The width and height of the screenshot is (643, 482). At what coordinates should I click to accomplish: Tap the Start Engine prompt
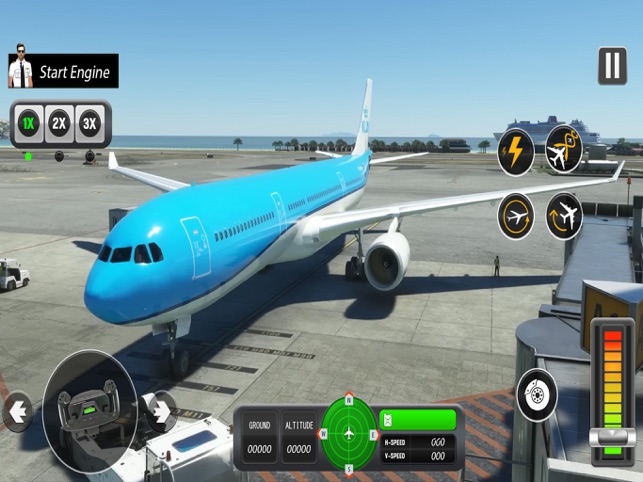[x=62, y=71]
